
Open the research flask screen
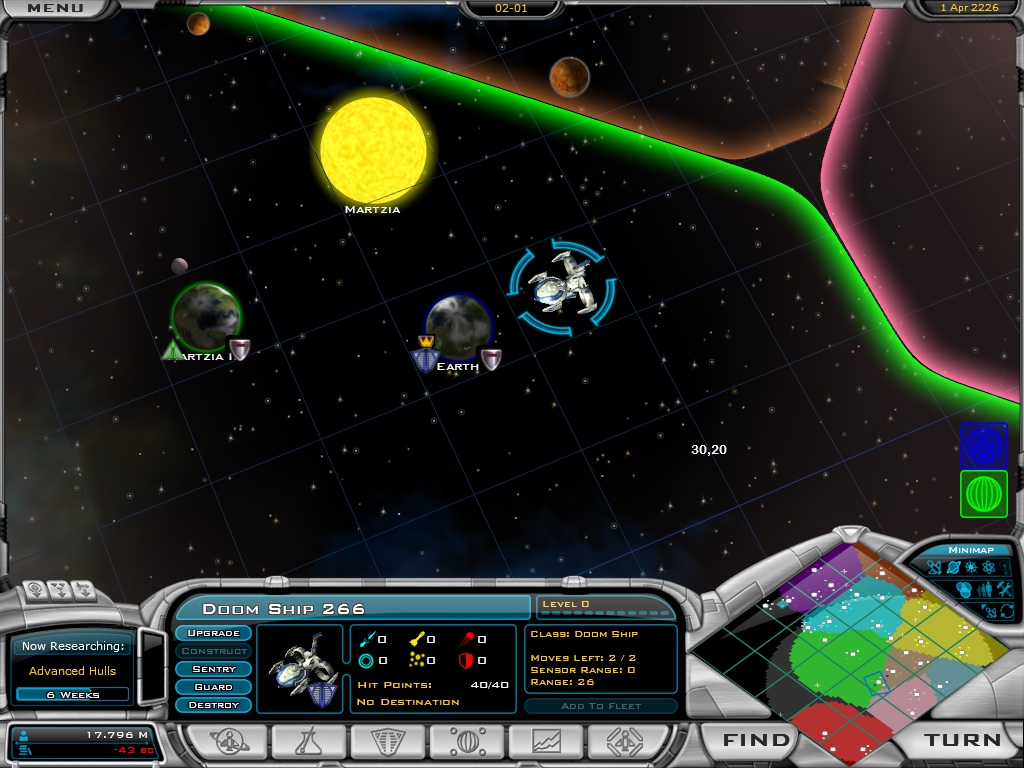tap(308, 741)
